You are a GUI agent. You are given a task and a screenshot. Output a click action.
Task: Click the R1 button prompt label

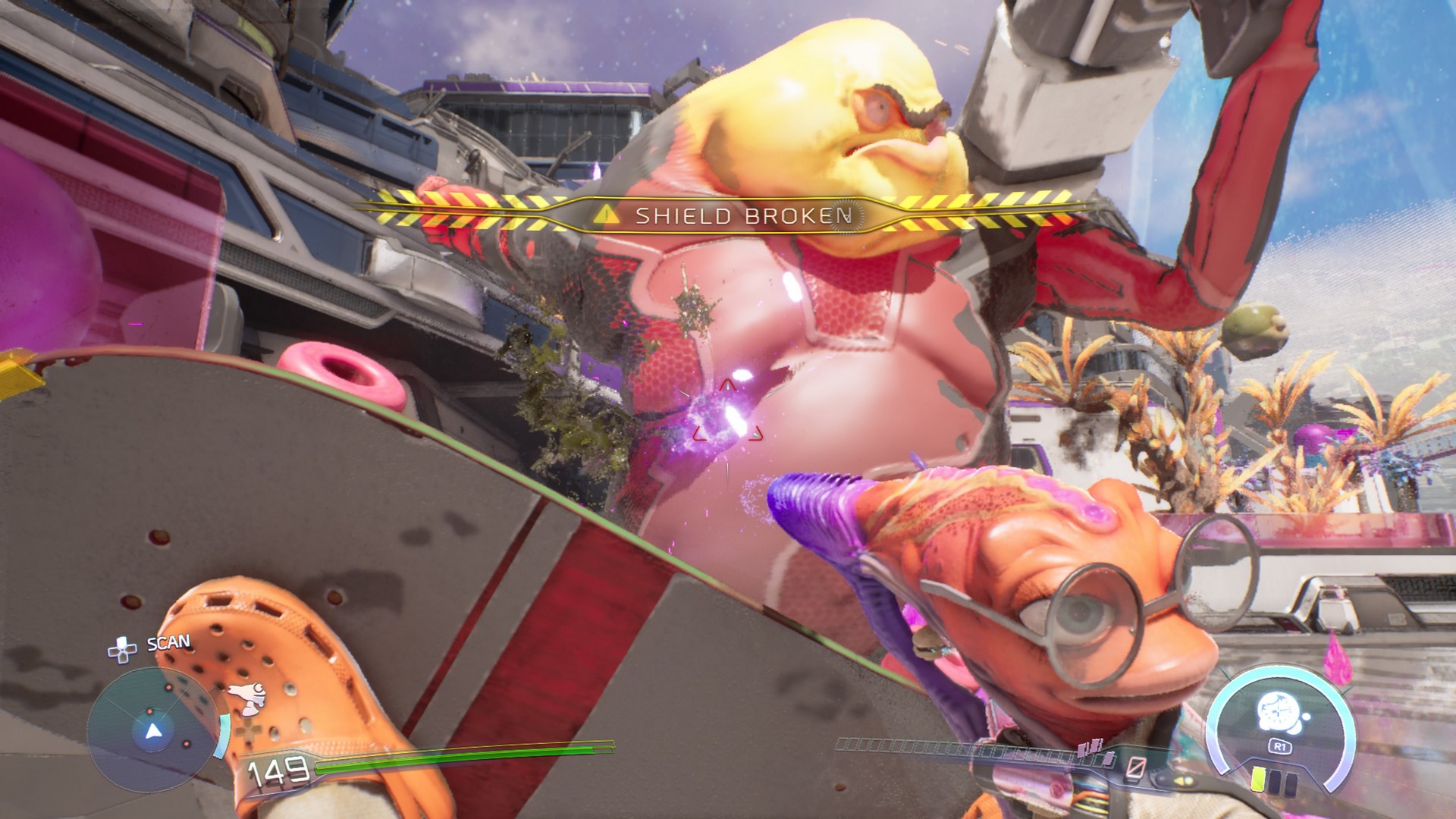1281,745
